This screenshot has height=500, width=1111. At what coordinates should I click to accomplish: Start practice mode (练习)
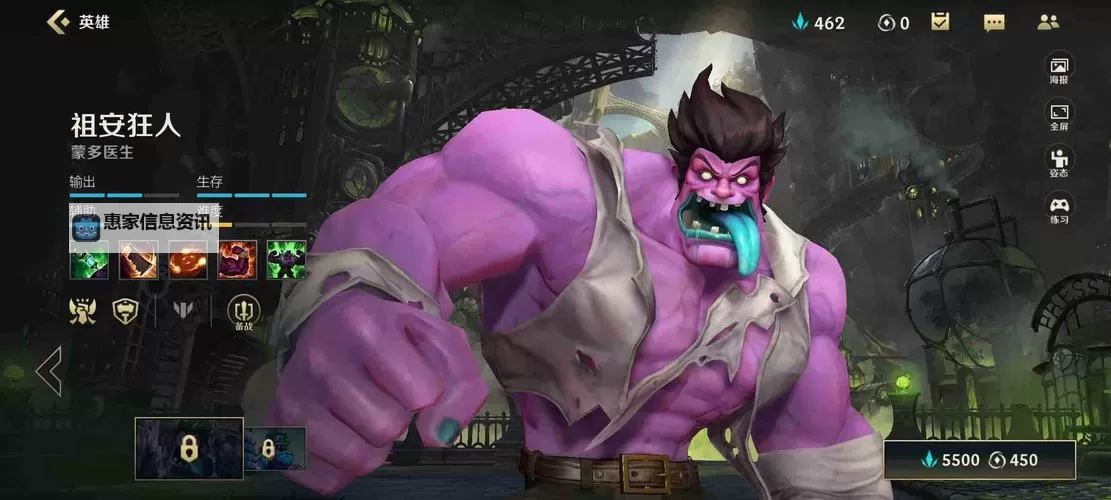click(x=1058, y=210)
